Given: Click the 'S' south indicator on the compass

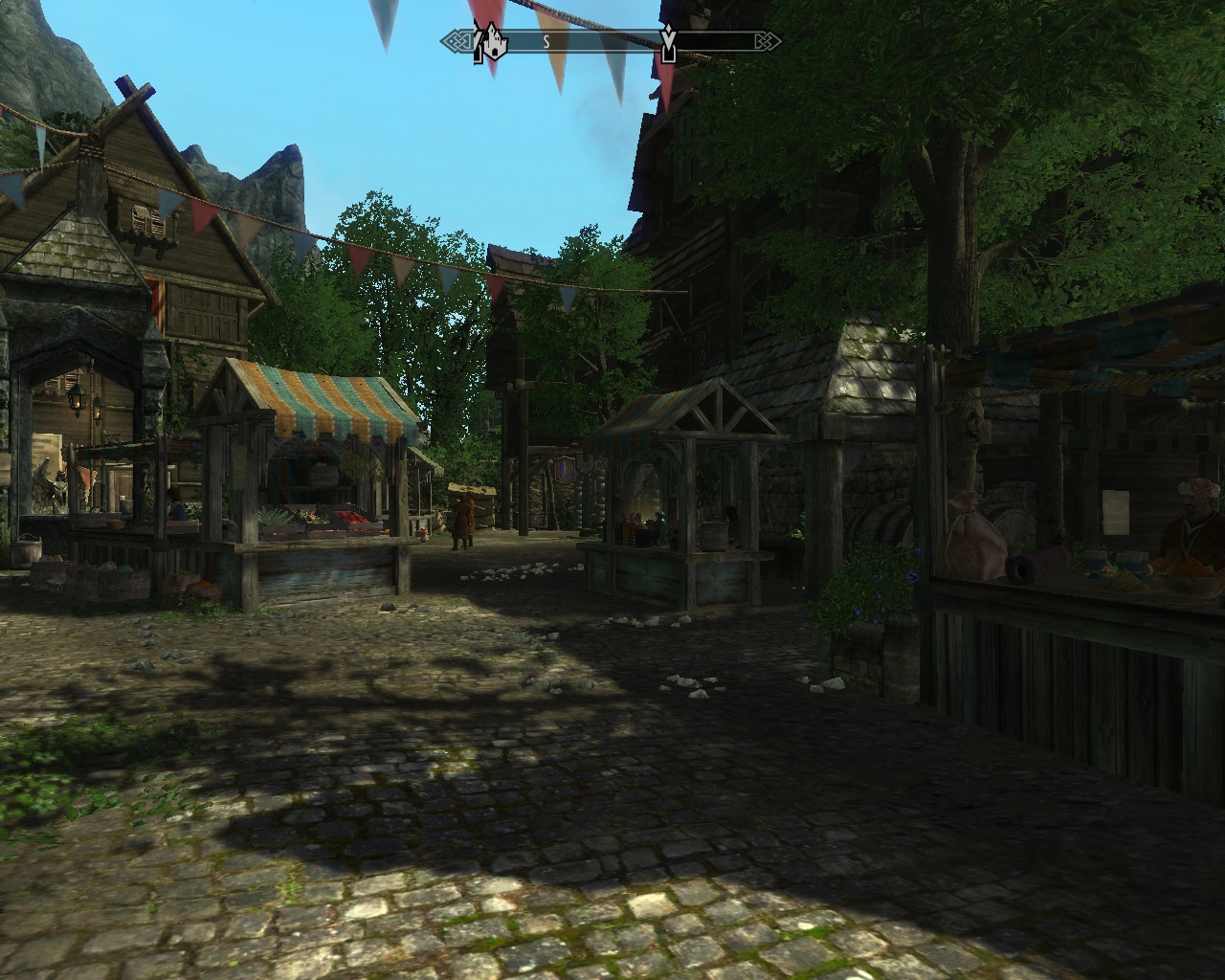Looking at the screenshot, I should tap(546, 40).
